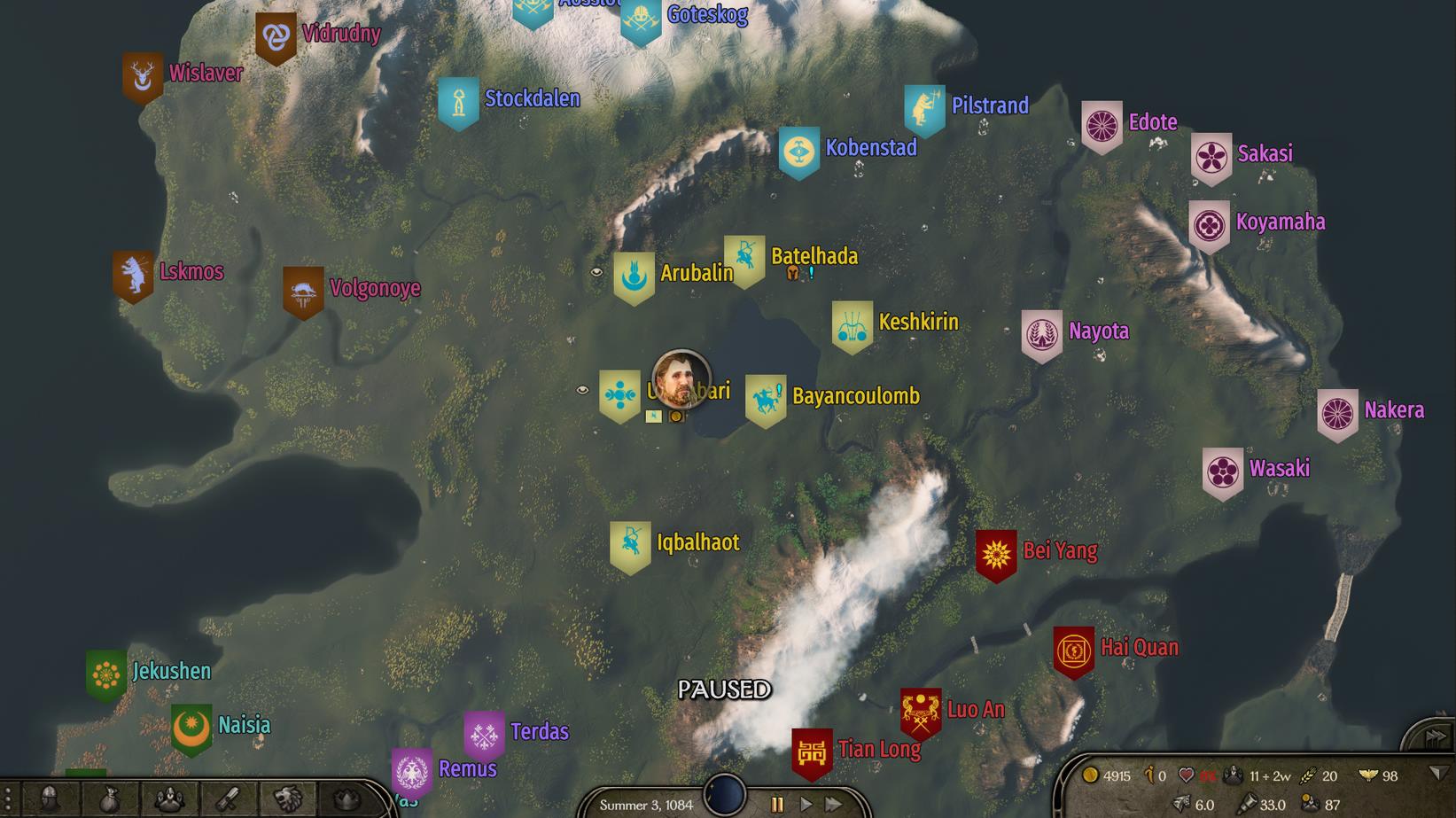Select the Iqbalhaot settlement nameplate

point(697,542)
